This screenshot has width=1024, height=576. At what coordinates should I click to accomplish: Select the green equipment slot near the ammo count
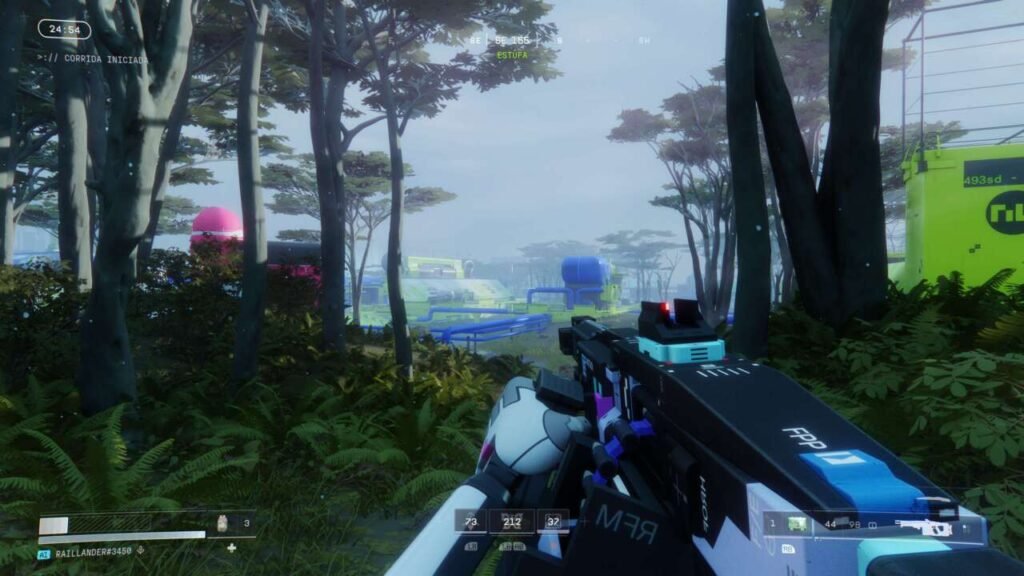[x=797, y=523]
